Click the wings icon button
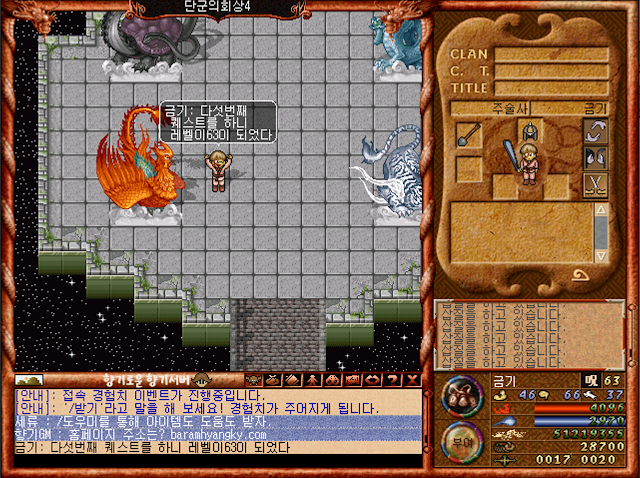The width and height of the screenshot is (640, 478). 596,158
